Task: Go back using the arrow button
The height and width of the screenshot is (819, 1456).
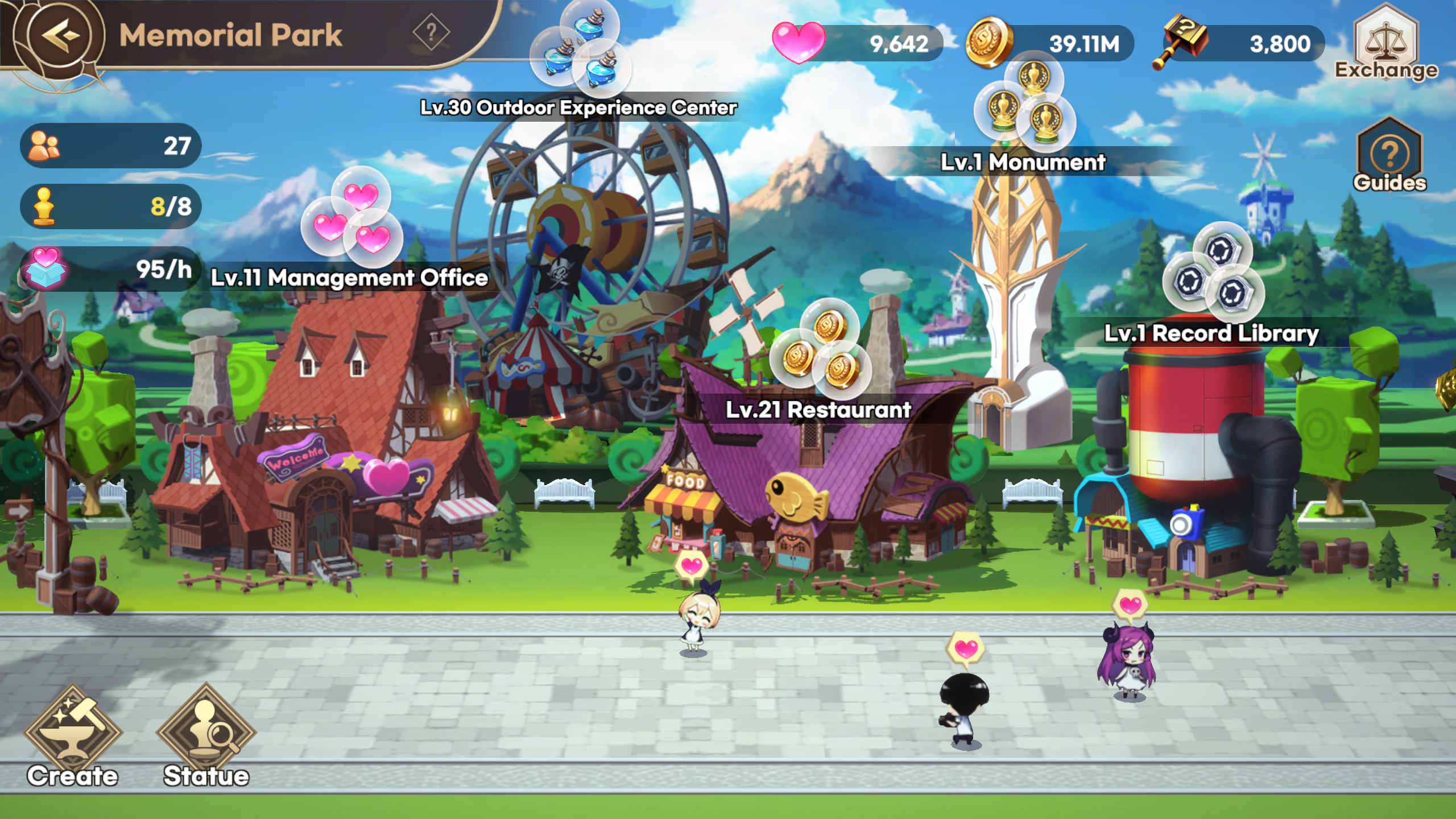Action: click(59, 35)
